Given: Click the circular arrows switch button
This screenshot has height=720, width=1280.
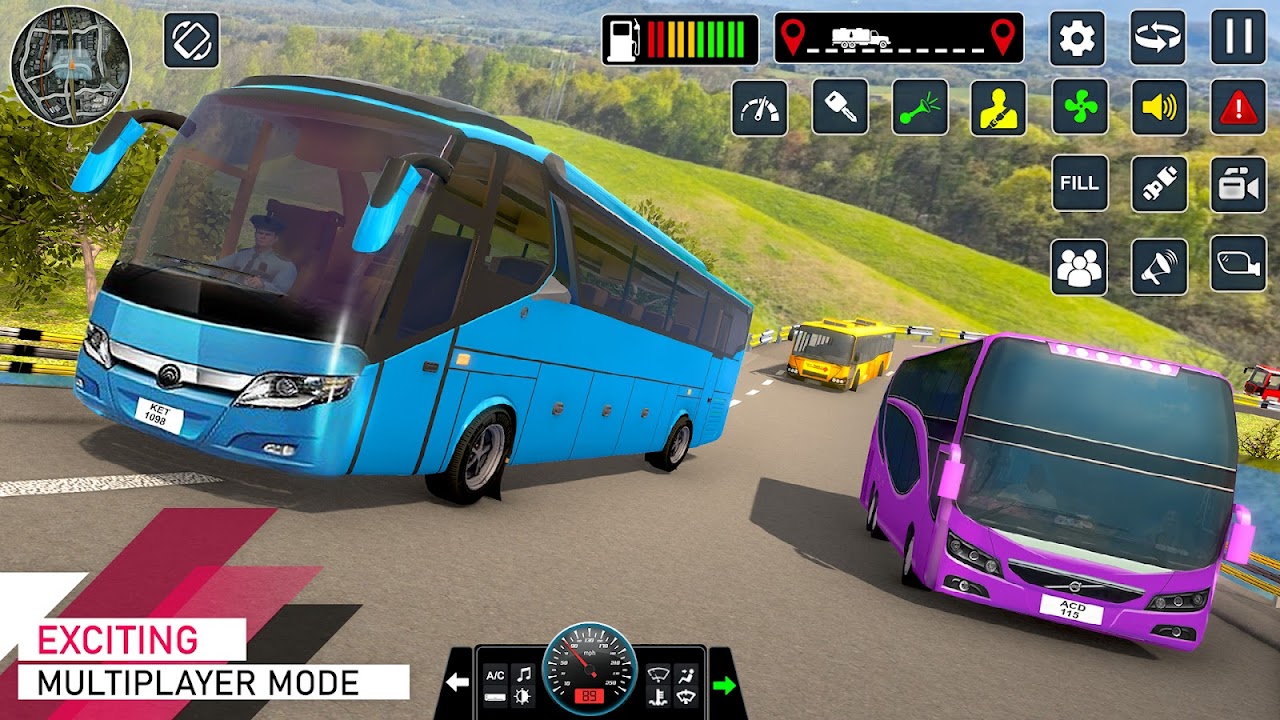Looking at the screenshot, I should [1158, 38].
